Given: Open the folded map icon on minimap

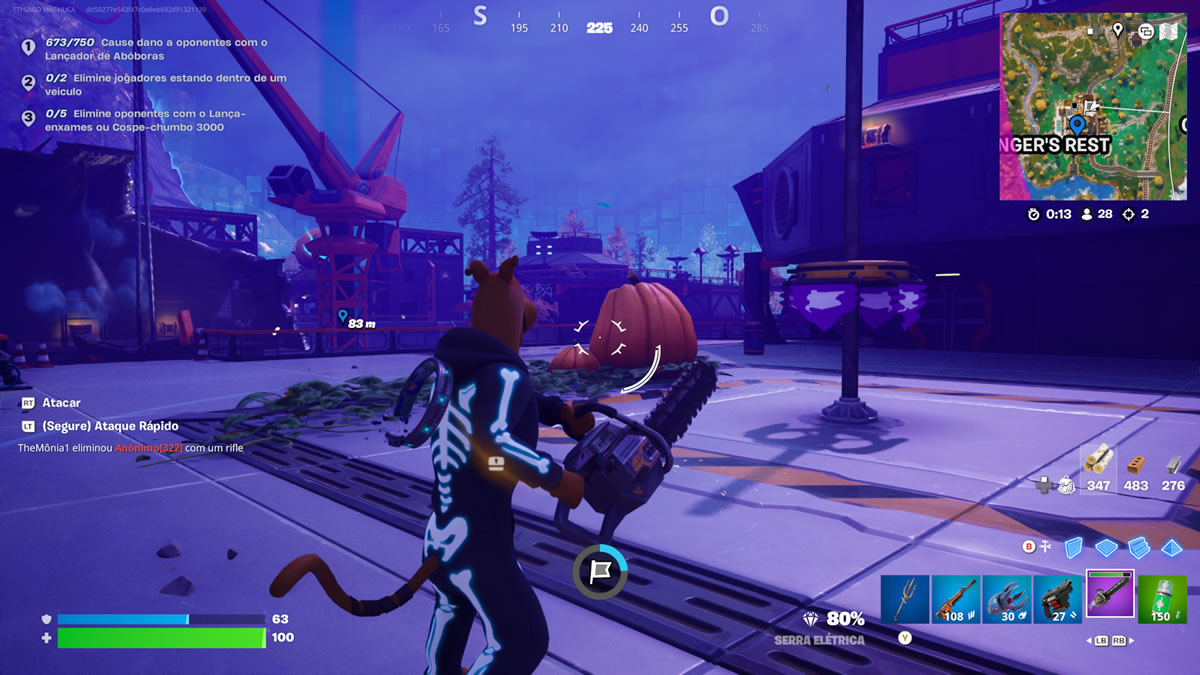Looking at the screenshot, I should (x=1168, y=31).
